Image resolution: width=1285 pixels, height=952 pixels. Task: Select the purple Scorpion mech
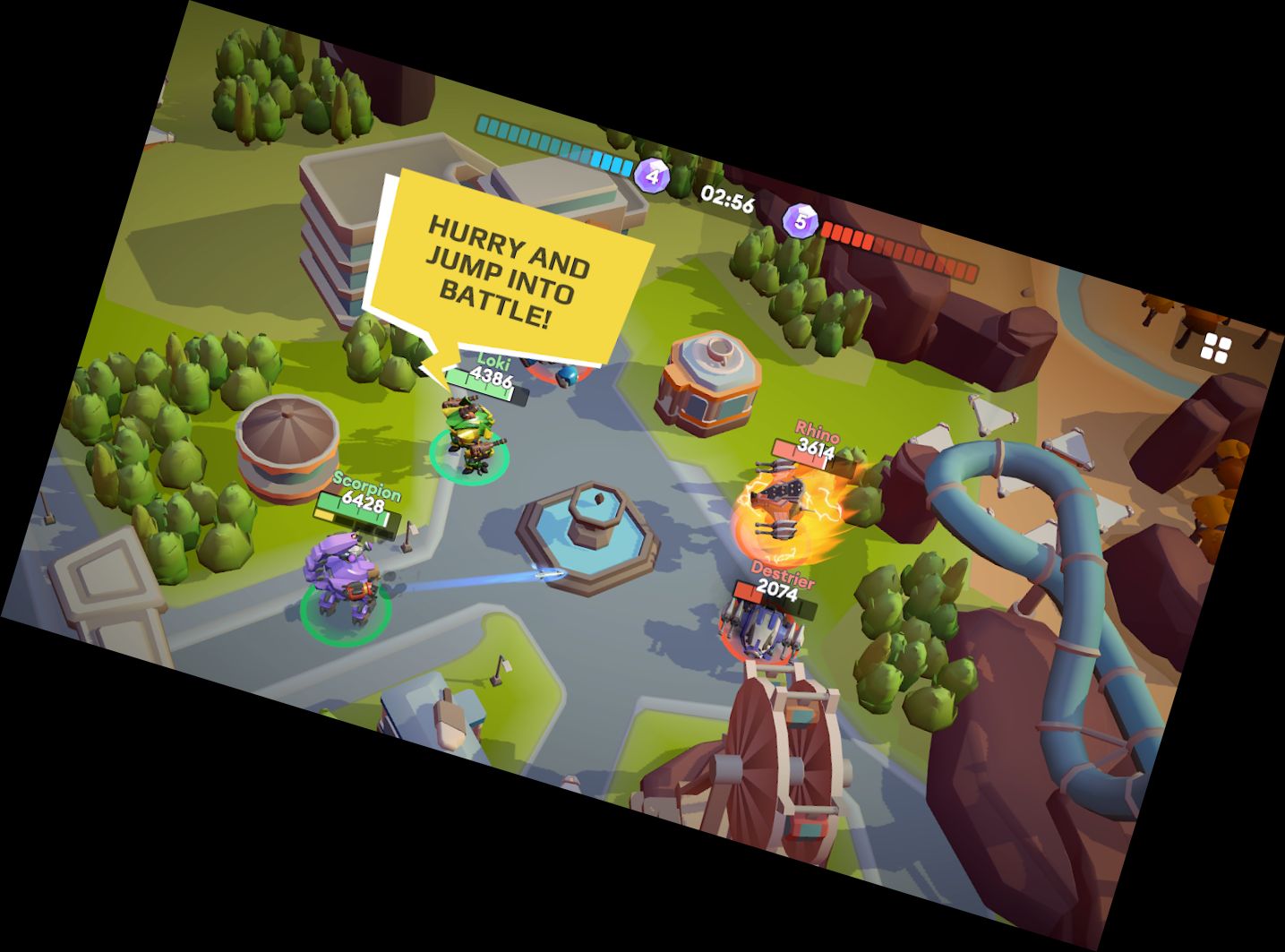tap(347, 573)
